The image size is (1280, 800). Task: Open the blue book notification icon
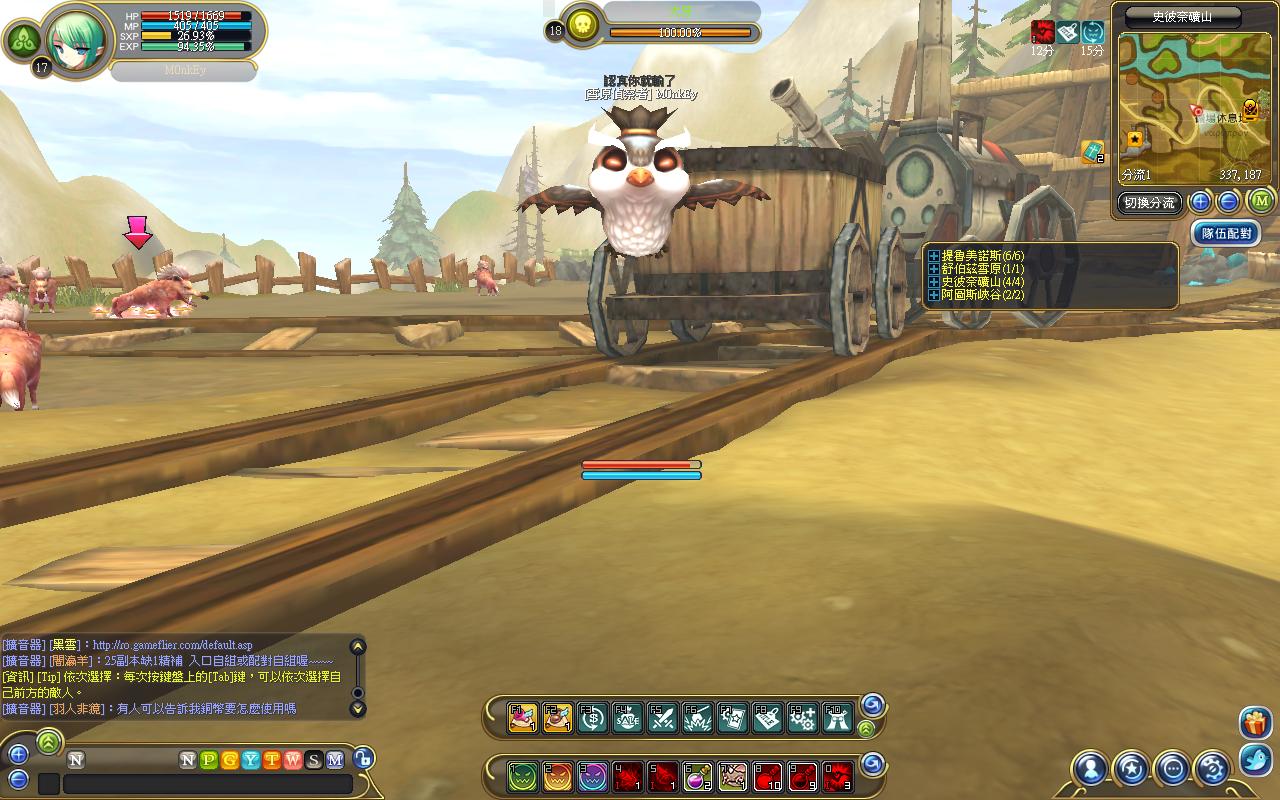pos(1092,152)
